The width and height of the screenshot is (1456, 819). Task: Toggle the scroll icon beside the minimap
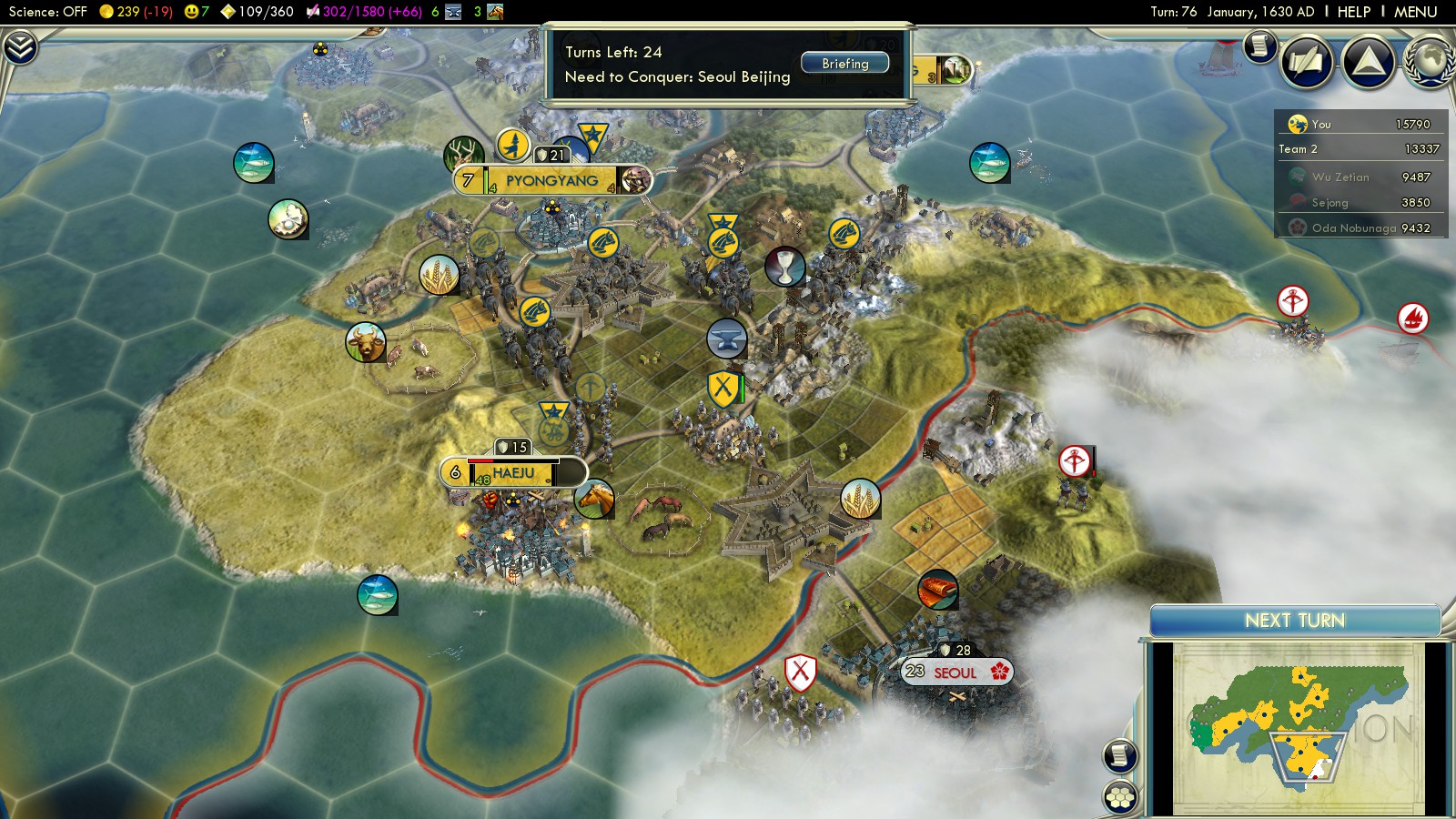[x=1120, y=755]
